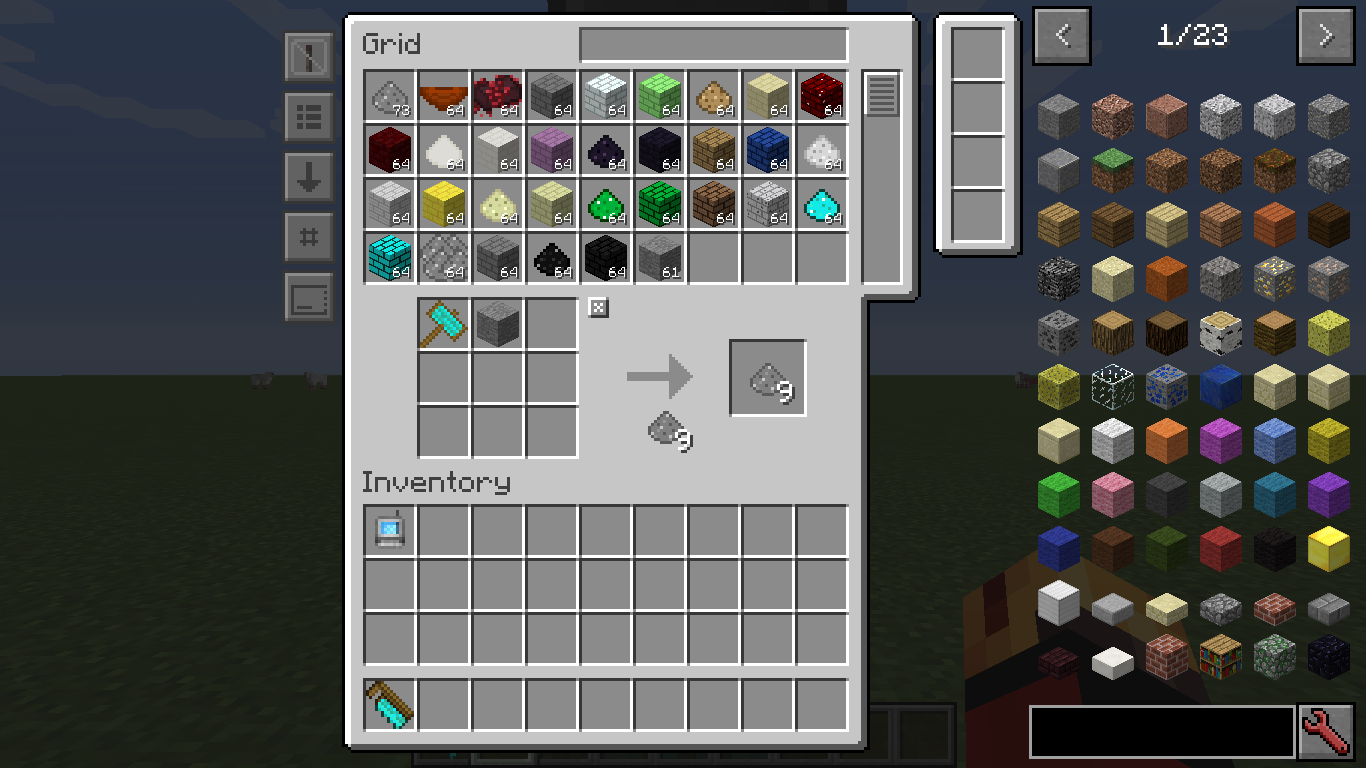Screen dimensions: 1366x768
Task: Select the hash grid icon on the left sidebar
Action: 308,238
